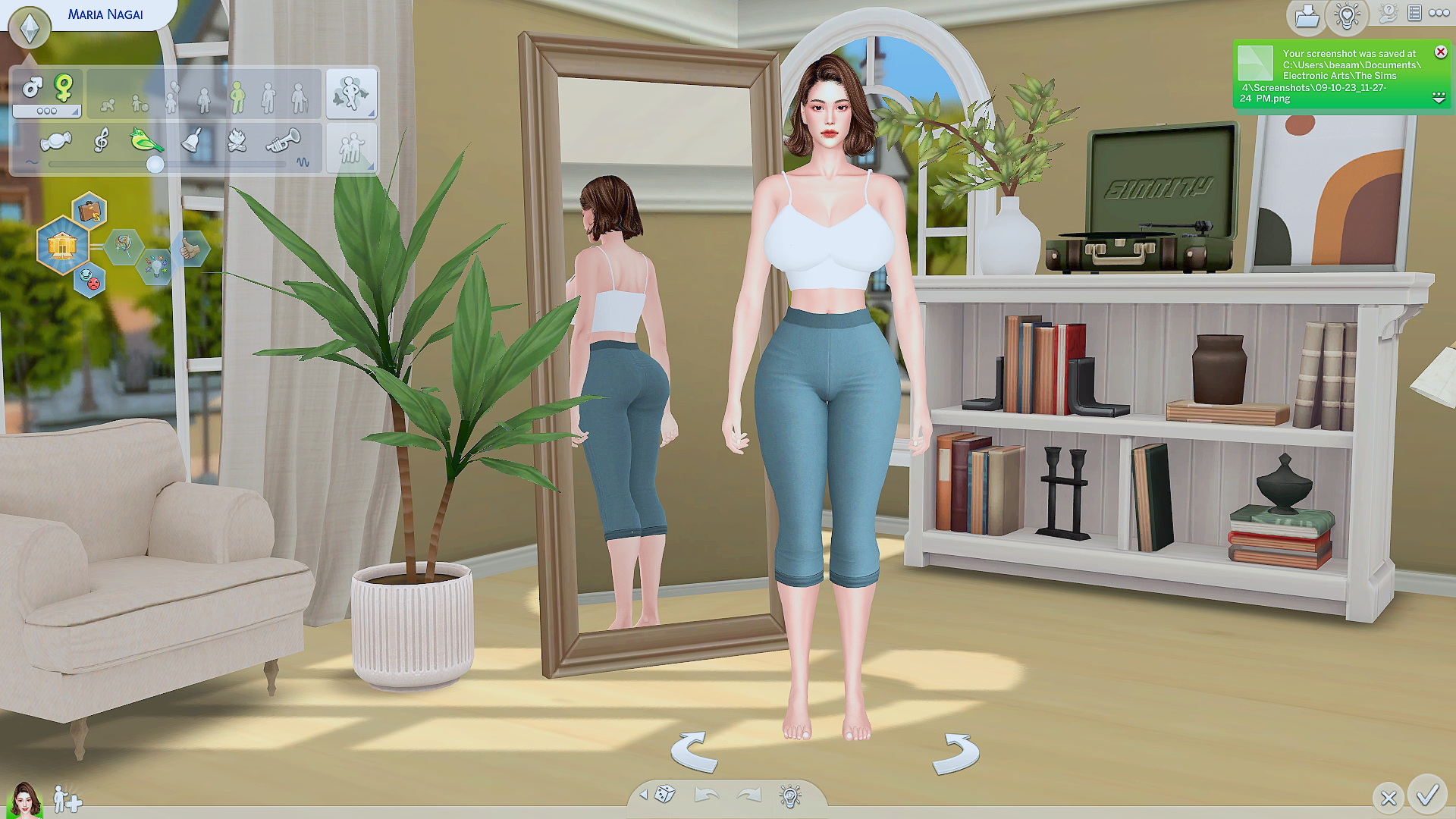Expand the screenshot-saved notification chevron
Image resolution: width=1456 pixels, height=819 pixels.
[x=1437, y=97]
